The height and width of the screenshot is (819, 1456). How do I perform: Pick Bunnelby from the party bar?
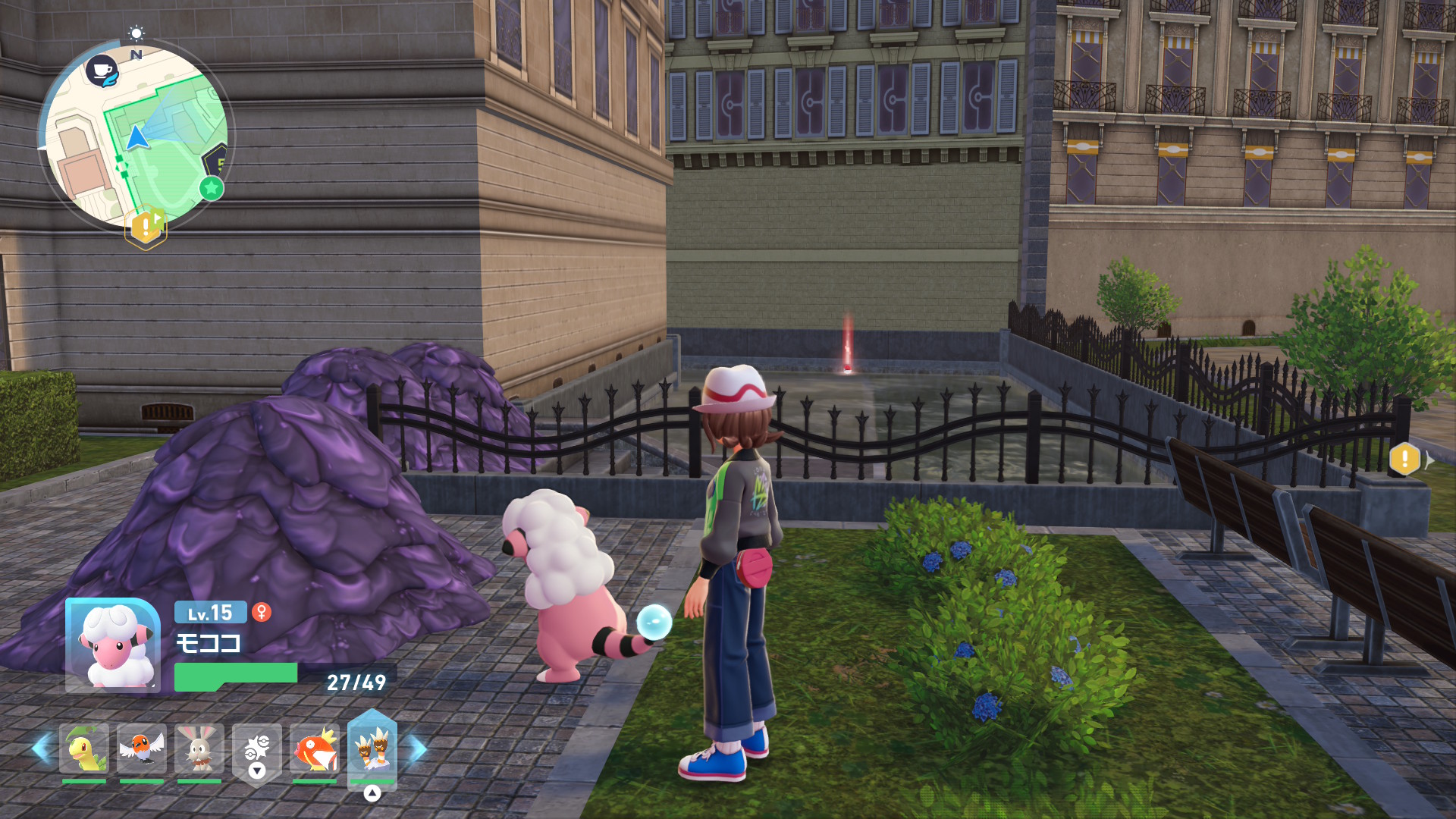click(199, 749)
